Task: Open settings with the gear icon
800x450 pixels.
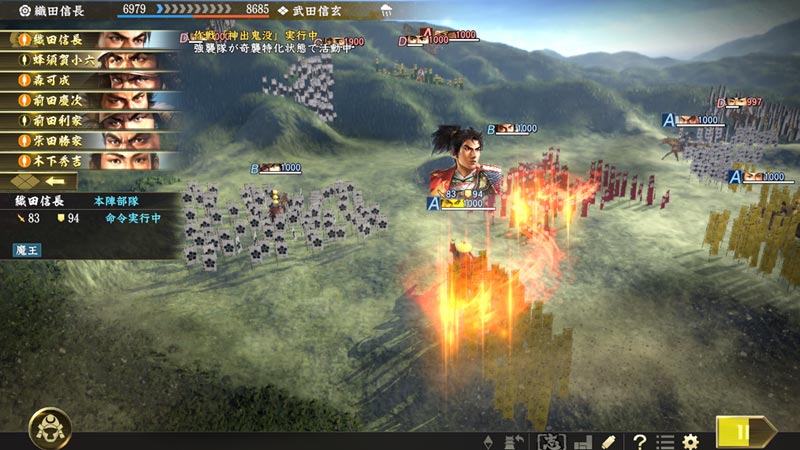Action: tap(690, 441)
